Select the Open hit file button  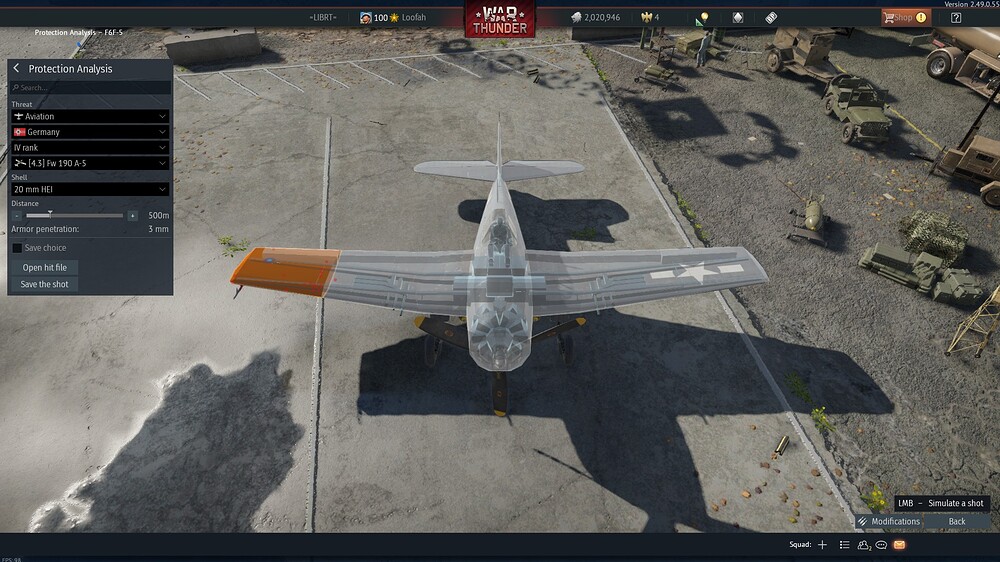(46, 268)
